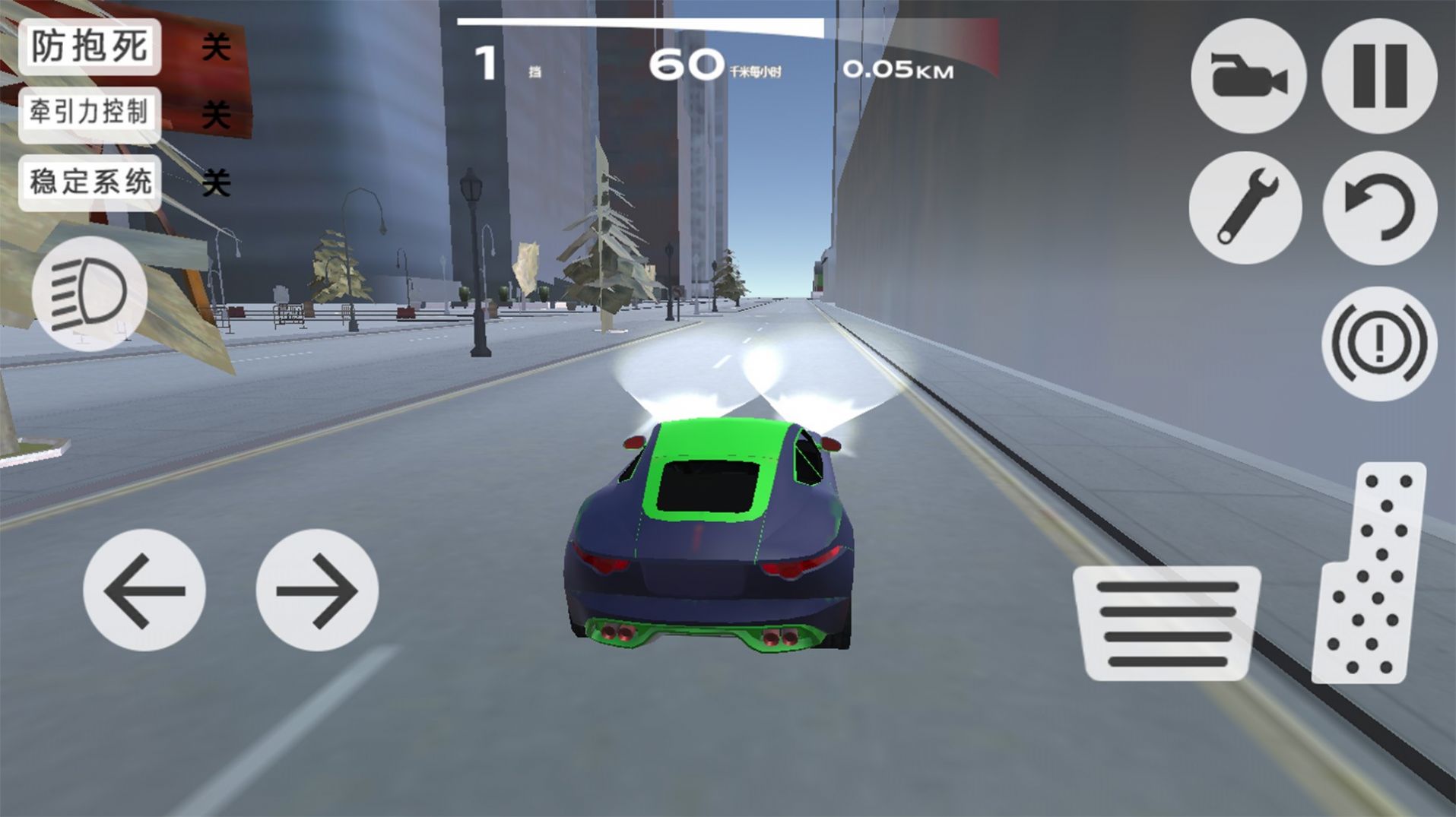The height and width of the screenshot is (817, 1456).
Task: Steer right with the right arrow
Action: click(x=317, y=590)
